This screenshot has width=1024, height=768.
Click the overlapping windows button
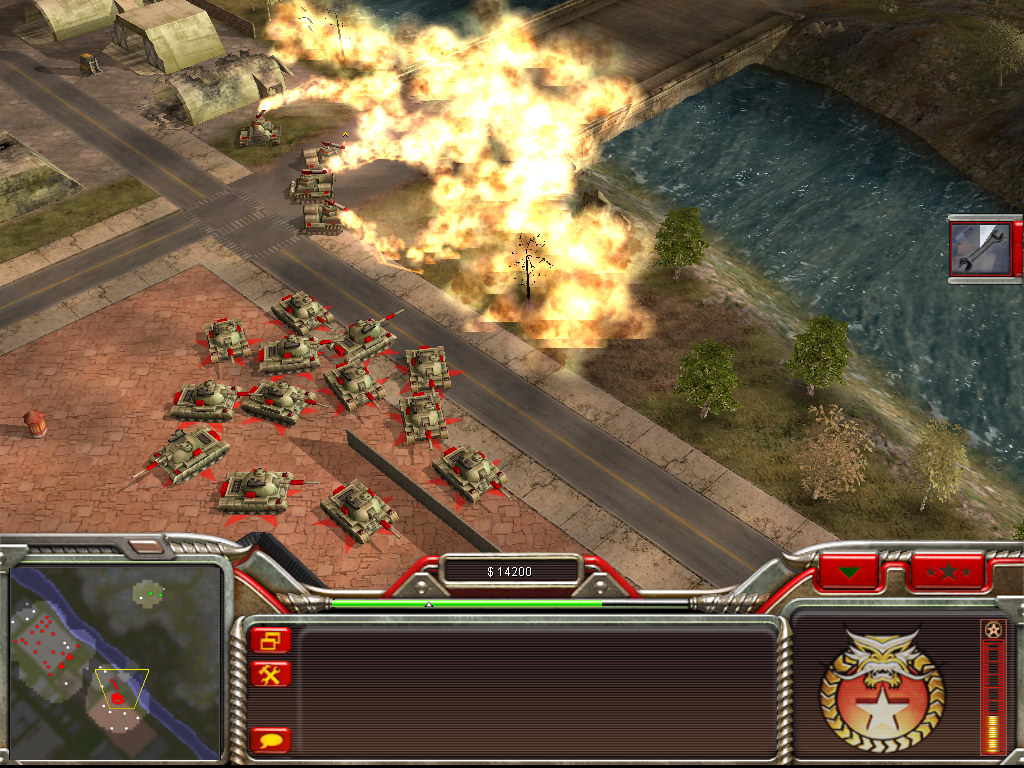coord(270,640)
